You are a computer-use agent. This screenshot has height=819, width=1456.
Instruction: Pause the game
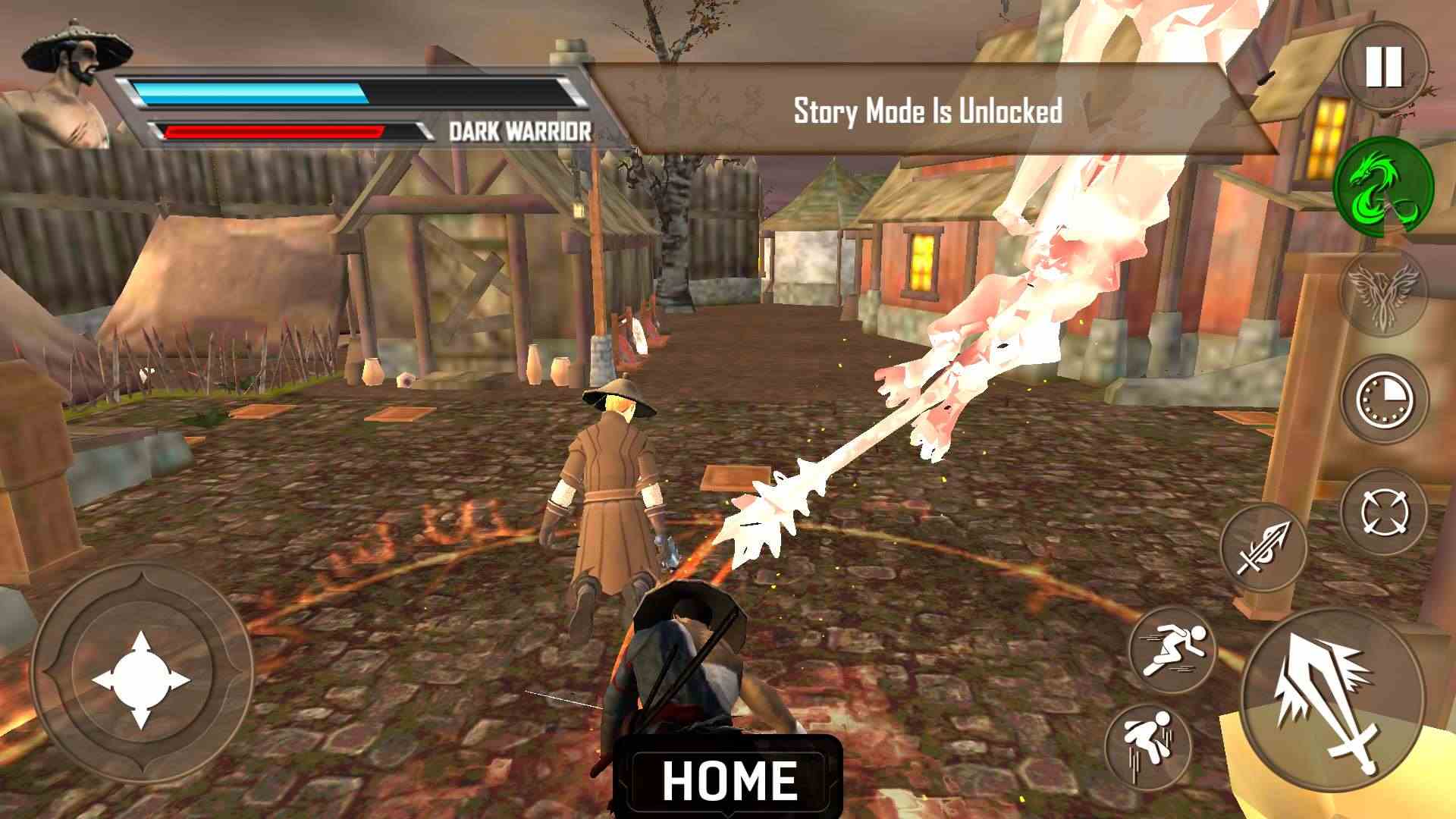(x=1384, y=68)
